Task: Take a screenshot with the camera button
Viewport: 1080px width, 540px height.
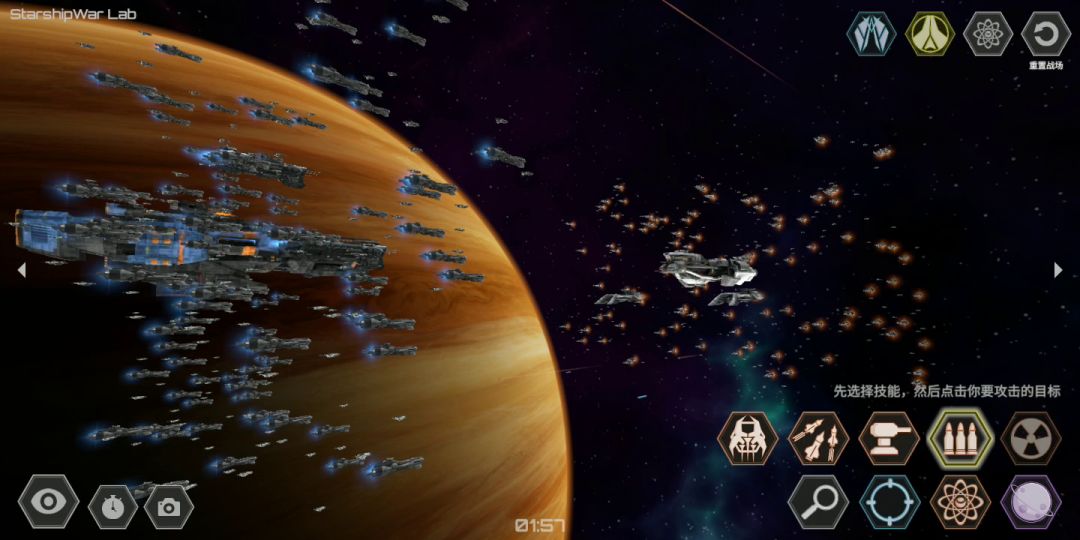Action: [x=169, y=506]
